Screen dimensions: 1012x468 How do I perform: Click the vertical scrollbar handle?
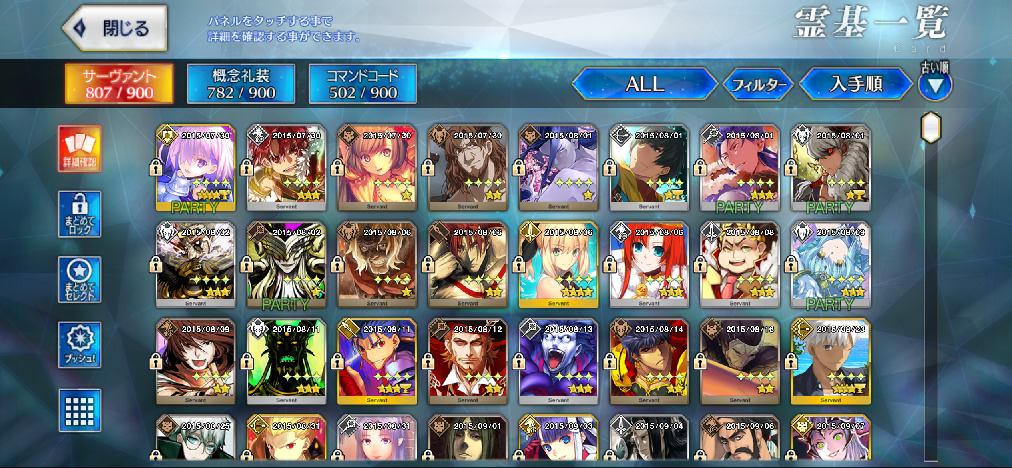tap(931, 128)
